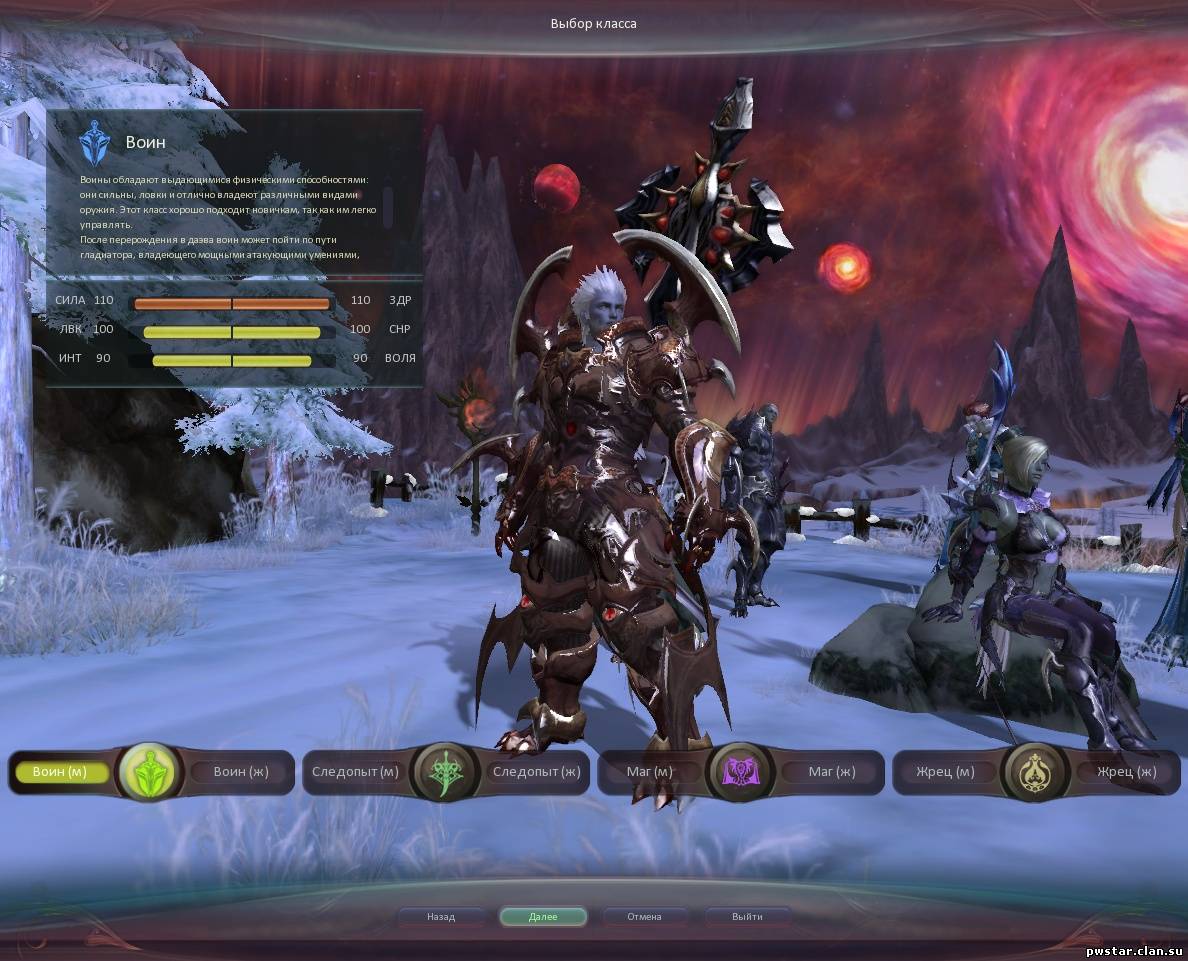Viewport: 1188px width, 961px height.
Task: Click the green Warrior class emblem
Action: coord(148,772)
